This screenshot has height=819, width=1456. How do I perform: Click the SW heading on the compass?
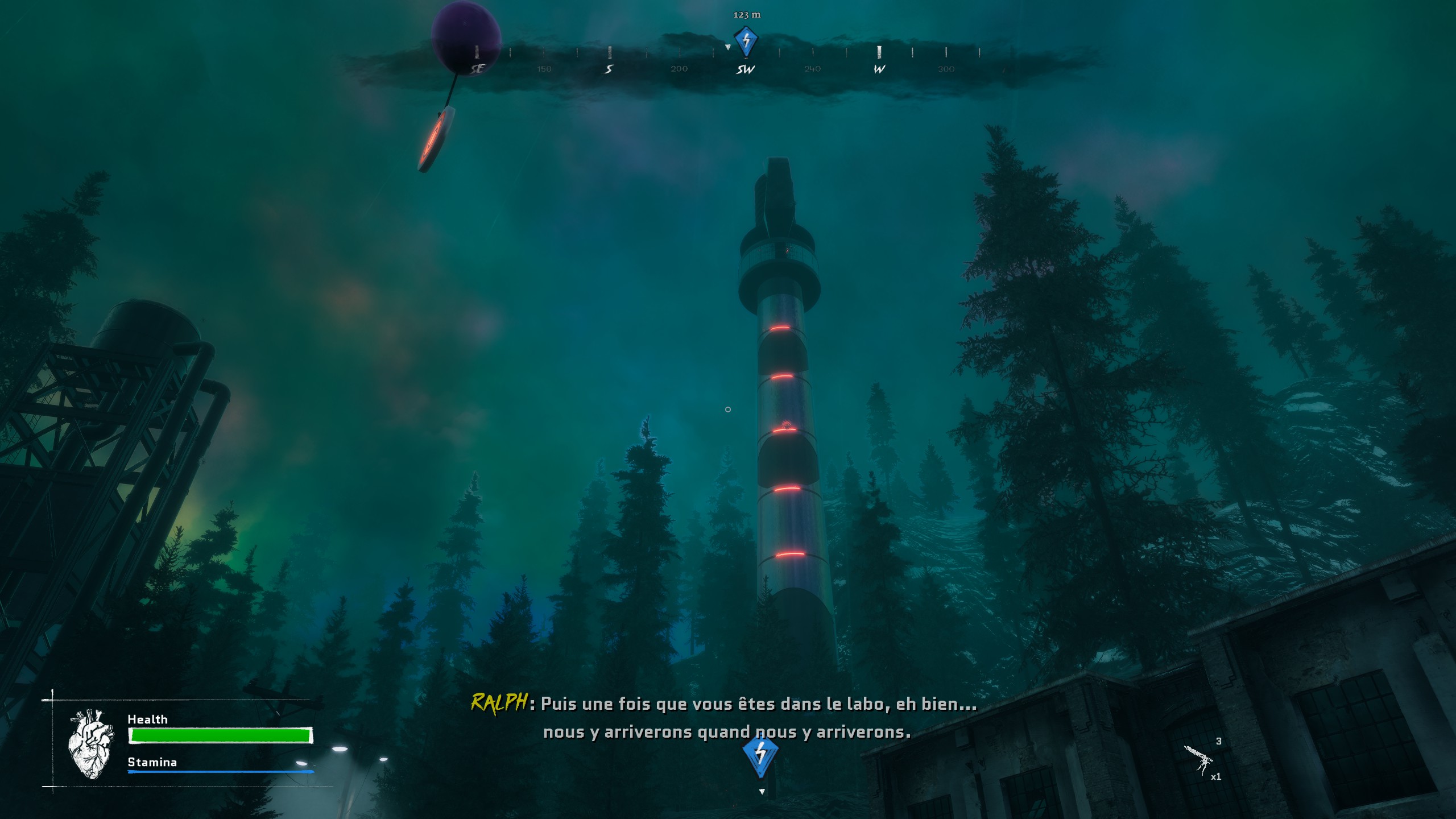pyautogui.click(x=745, y=69)
